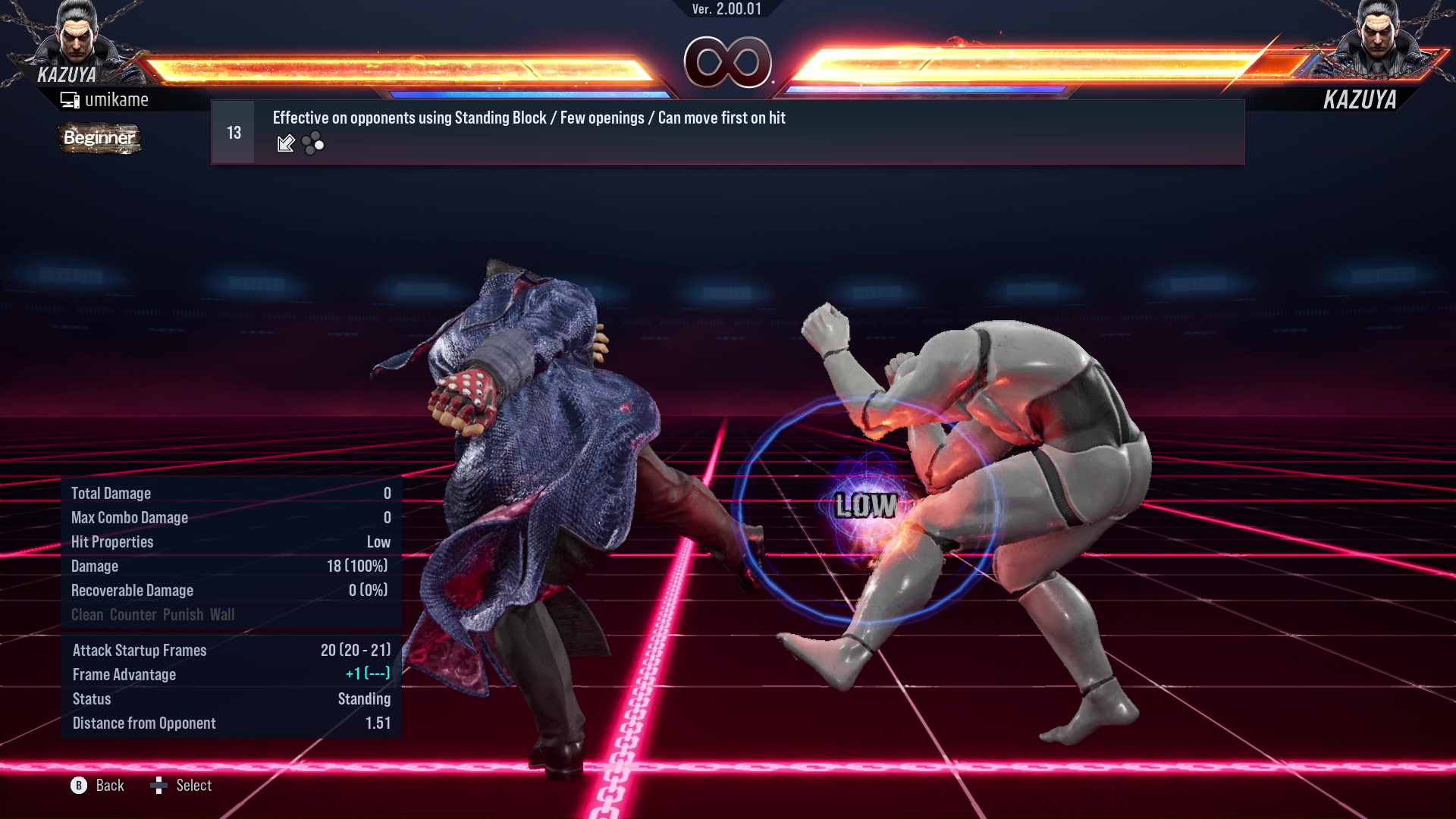Open the Hit Properties row showing Low
This screenshot has width=1456, height=819.
point(227,541)
